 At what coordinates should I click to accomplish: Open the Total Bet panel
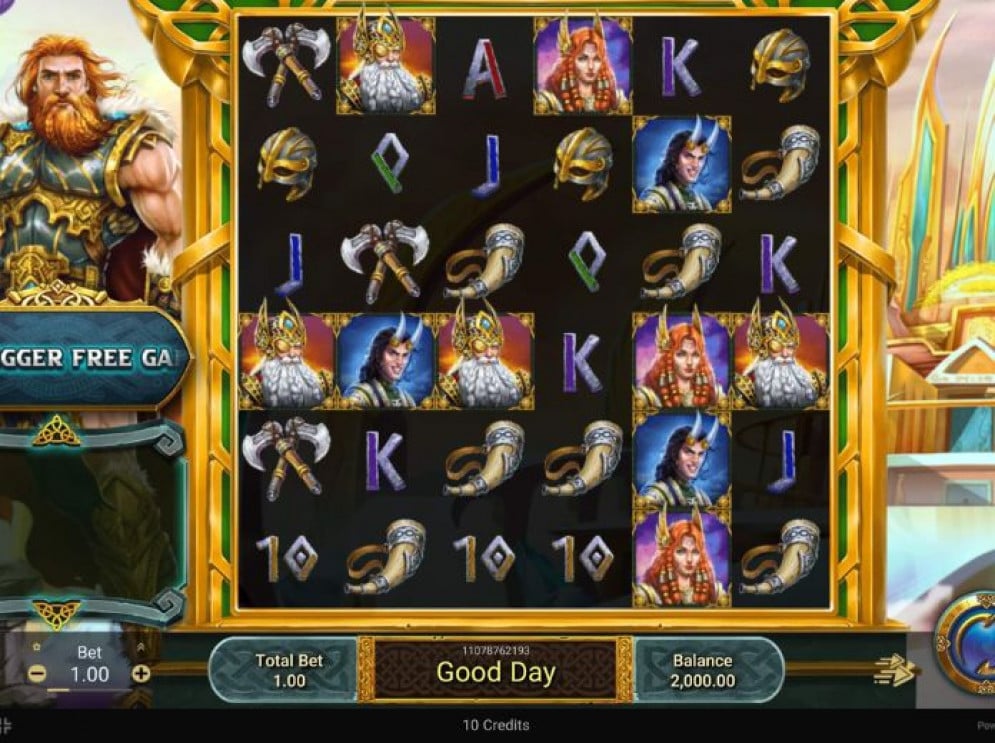click(288, 670)
